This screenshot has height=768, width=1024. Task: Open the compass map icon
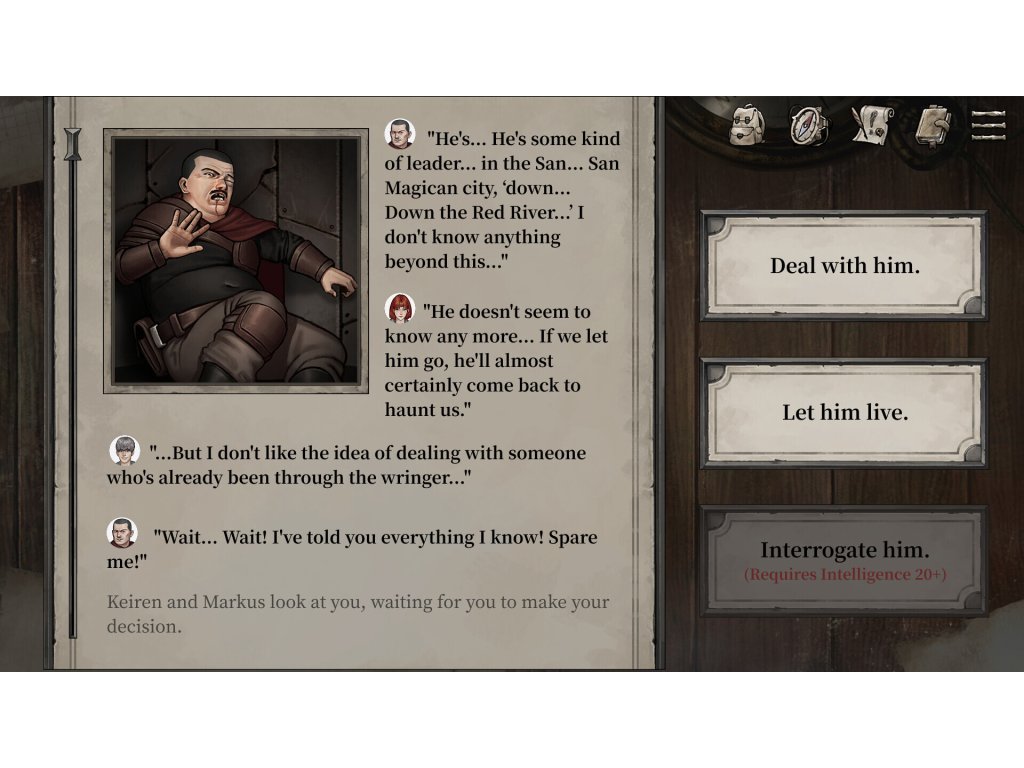point(808,126)
